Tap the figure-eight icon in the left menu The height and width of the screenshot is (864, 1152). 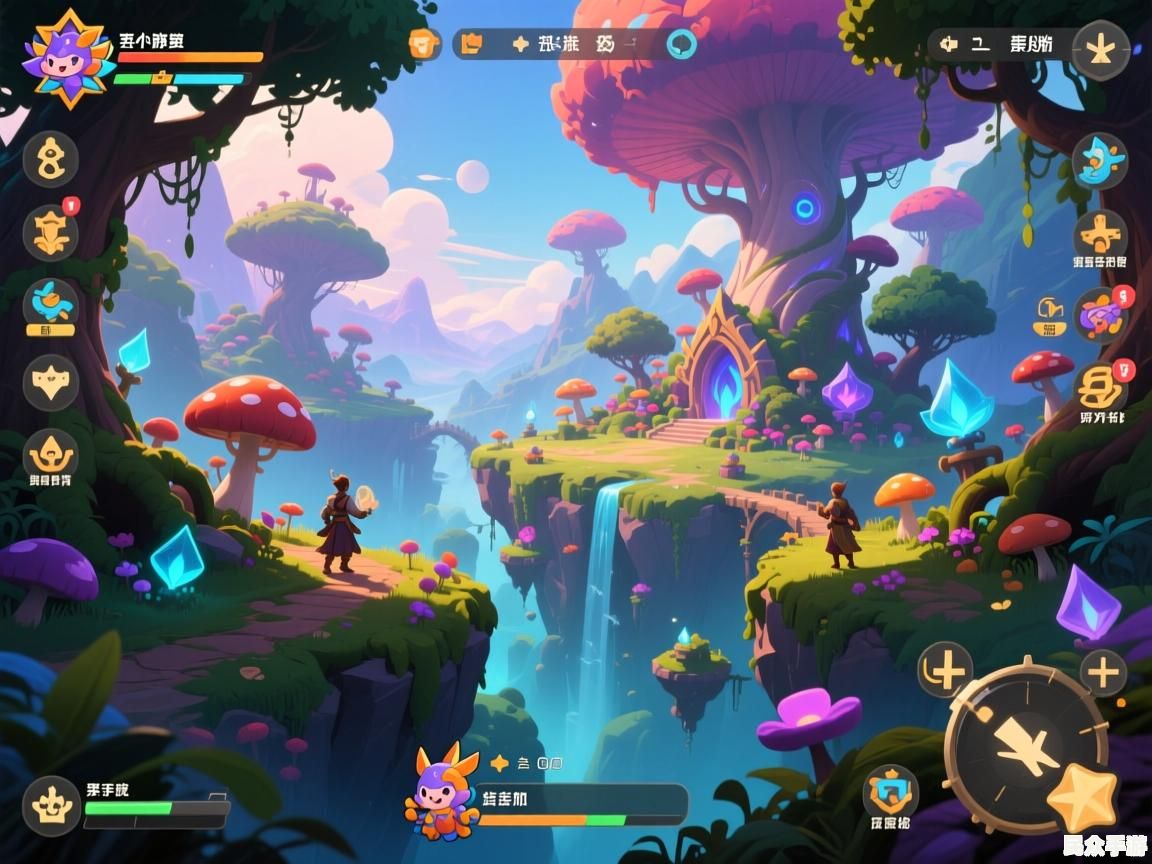pos(50,160)
